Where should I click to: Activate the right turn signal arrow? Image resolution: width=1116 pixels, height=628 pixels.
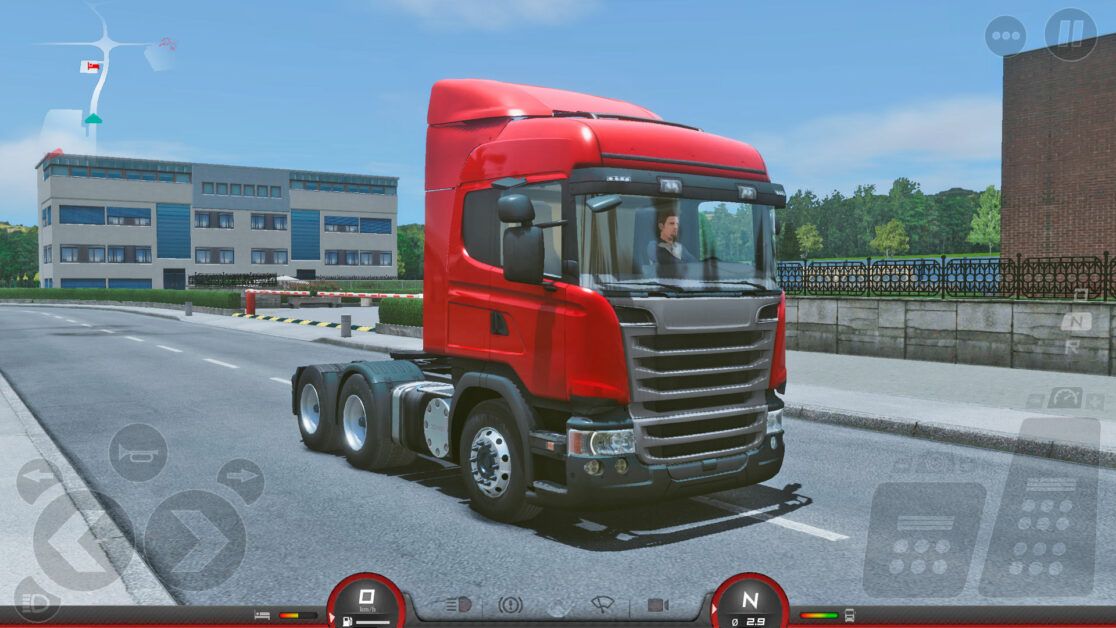pyautogui.click(x=240, y=481)
